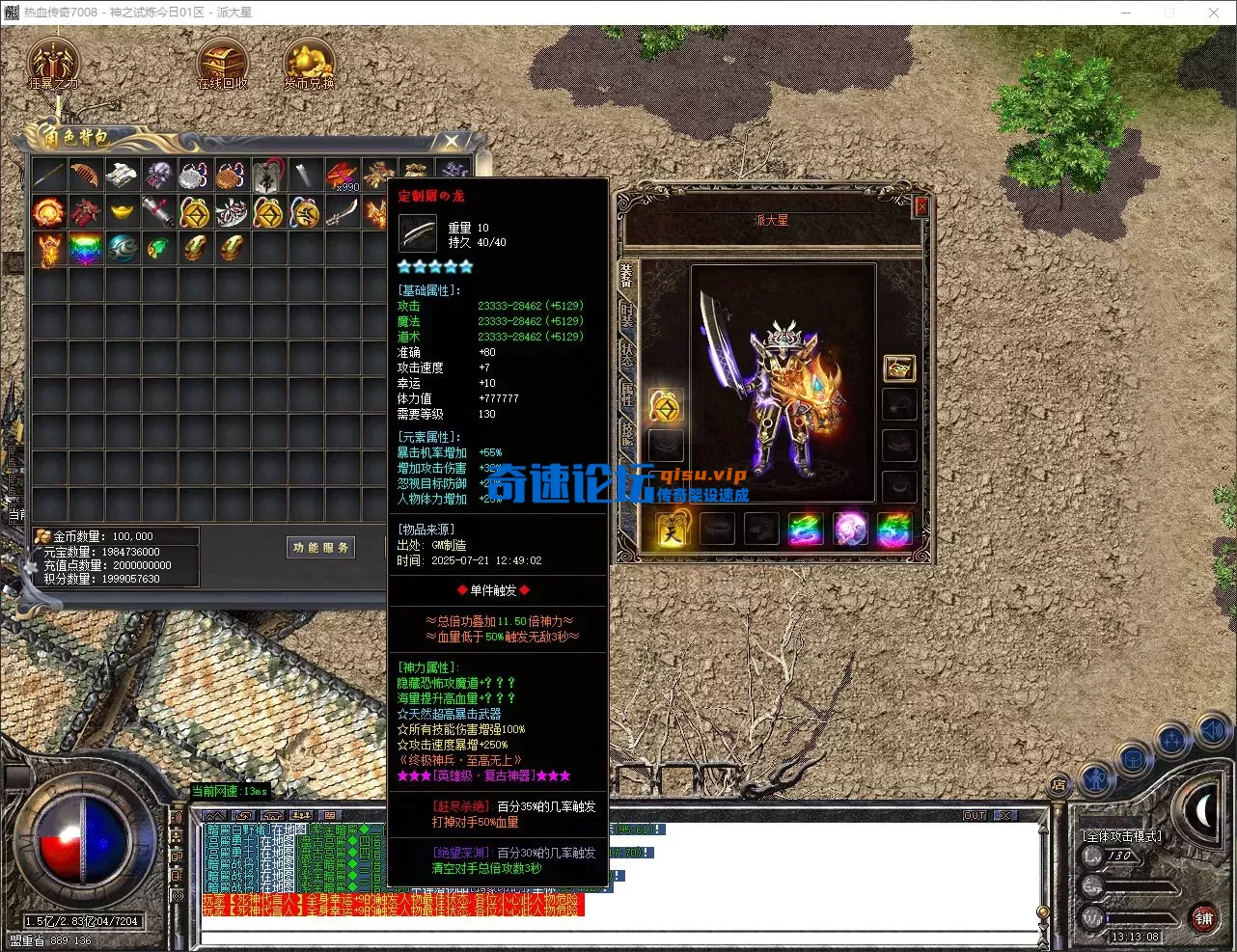Open the 在线回收 treasure chest icon
This screenshot has width=1237, height=952.
(x=222, y=63)
